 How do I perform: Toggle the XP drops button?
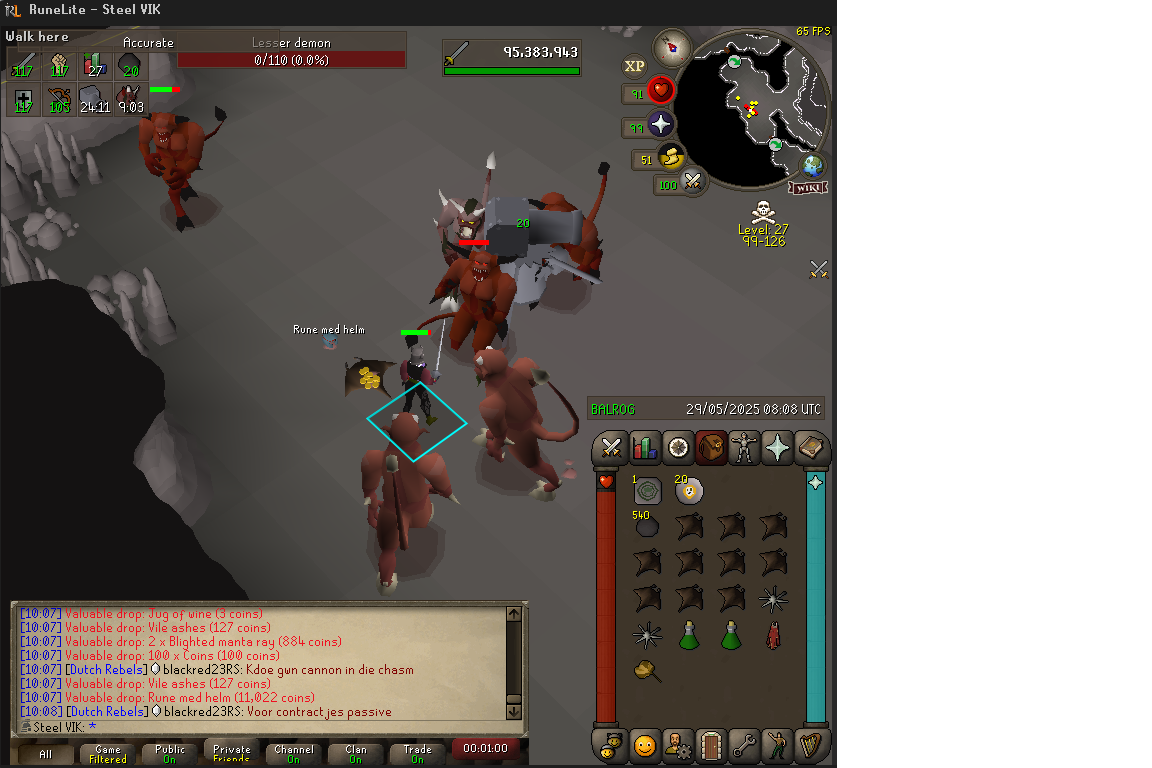click(634, 66)
